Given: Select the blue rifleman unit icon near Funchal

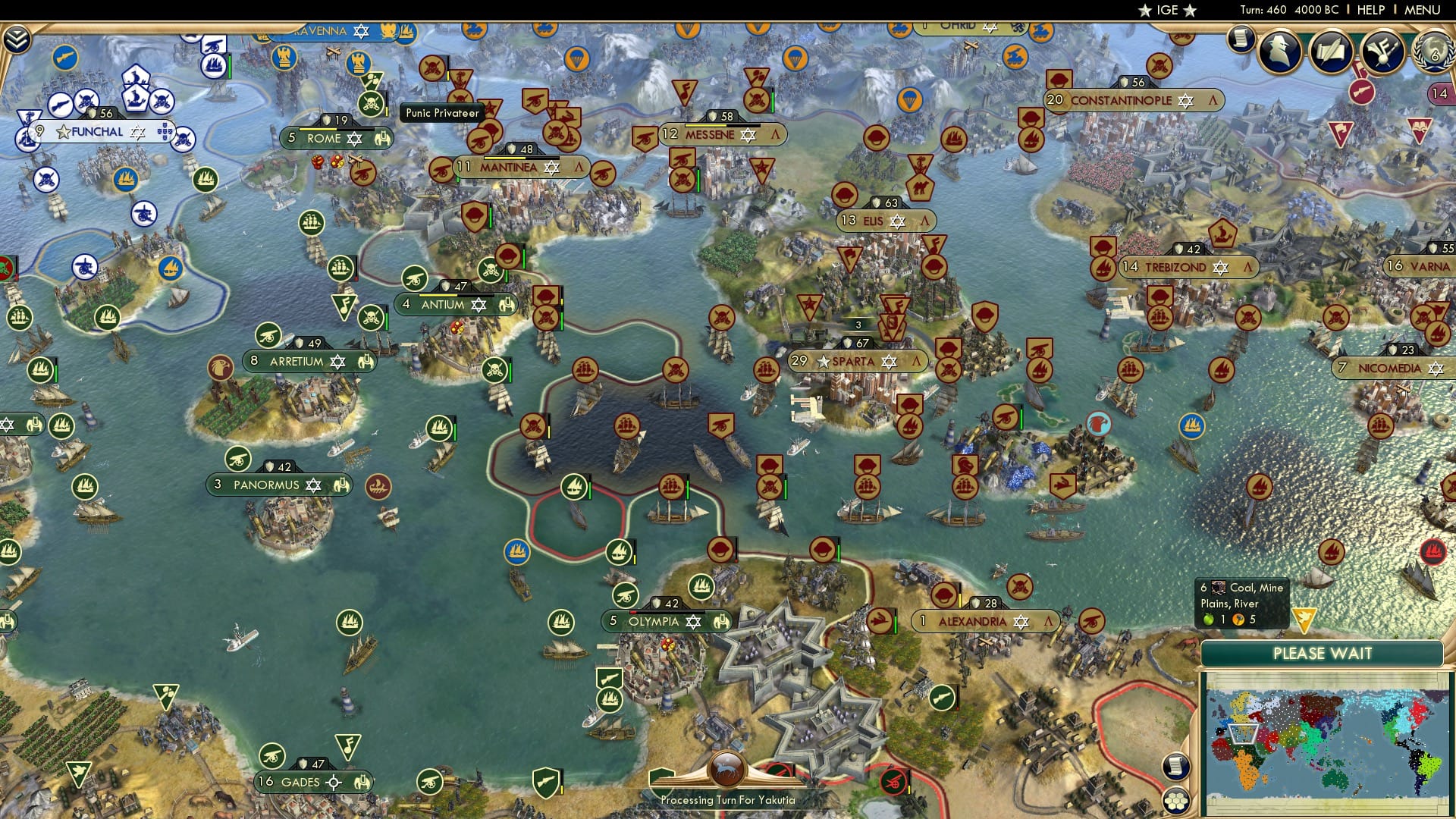Looking at the screenshot, I should pyautogui.click(x=65, y=58).
